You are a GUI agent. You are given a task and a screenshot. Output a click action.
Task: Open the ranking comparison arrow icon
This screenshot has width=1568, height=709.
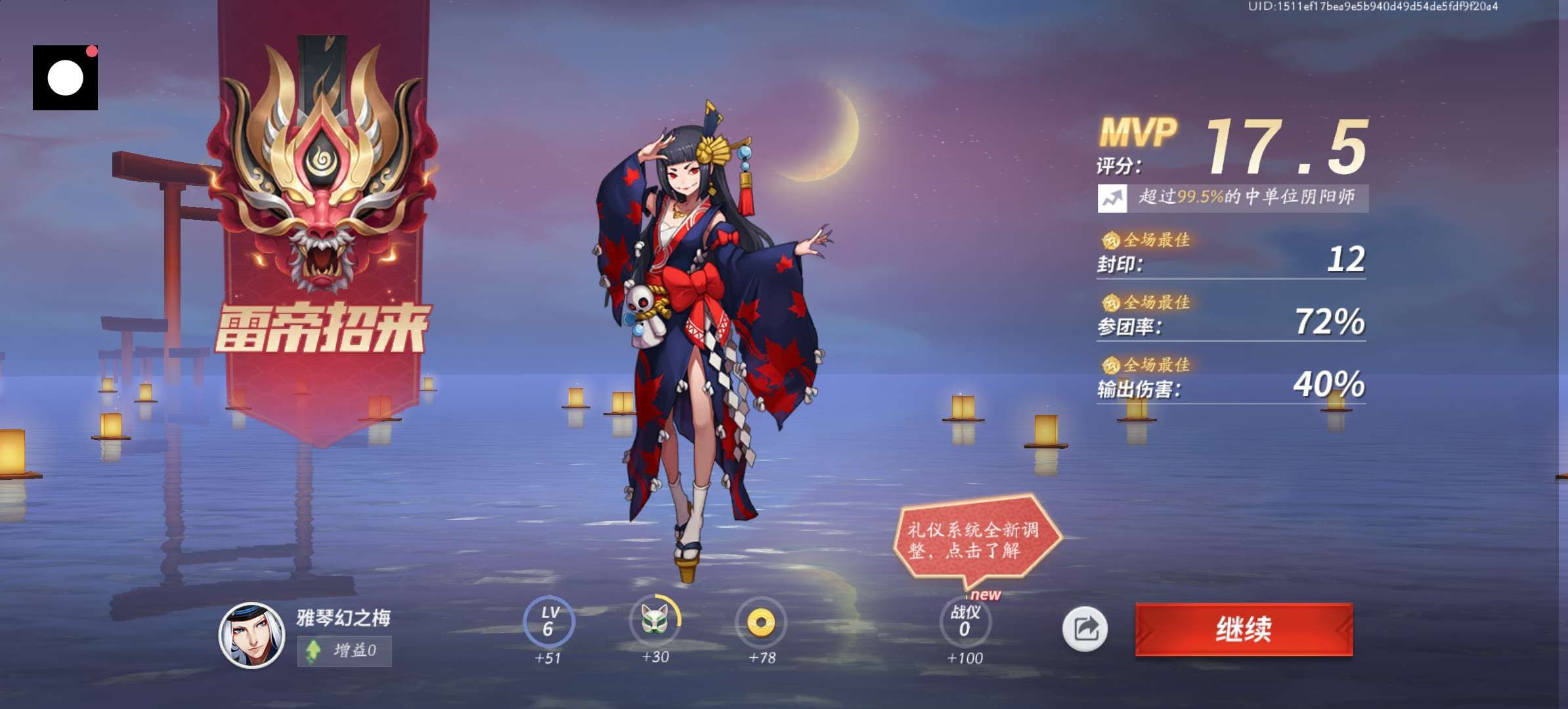point(1112,198)
